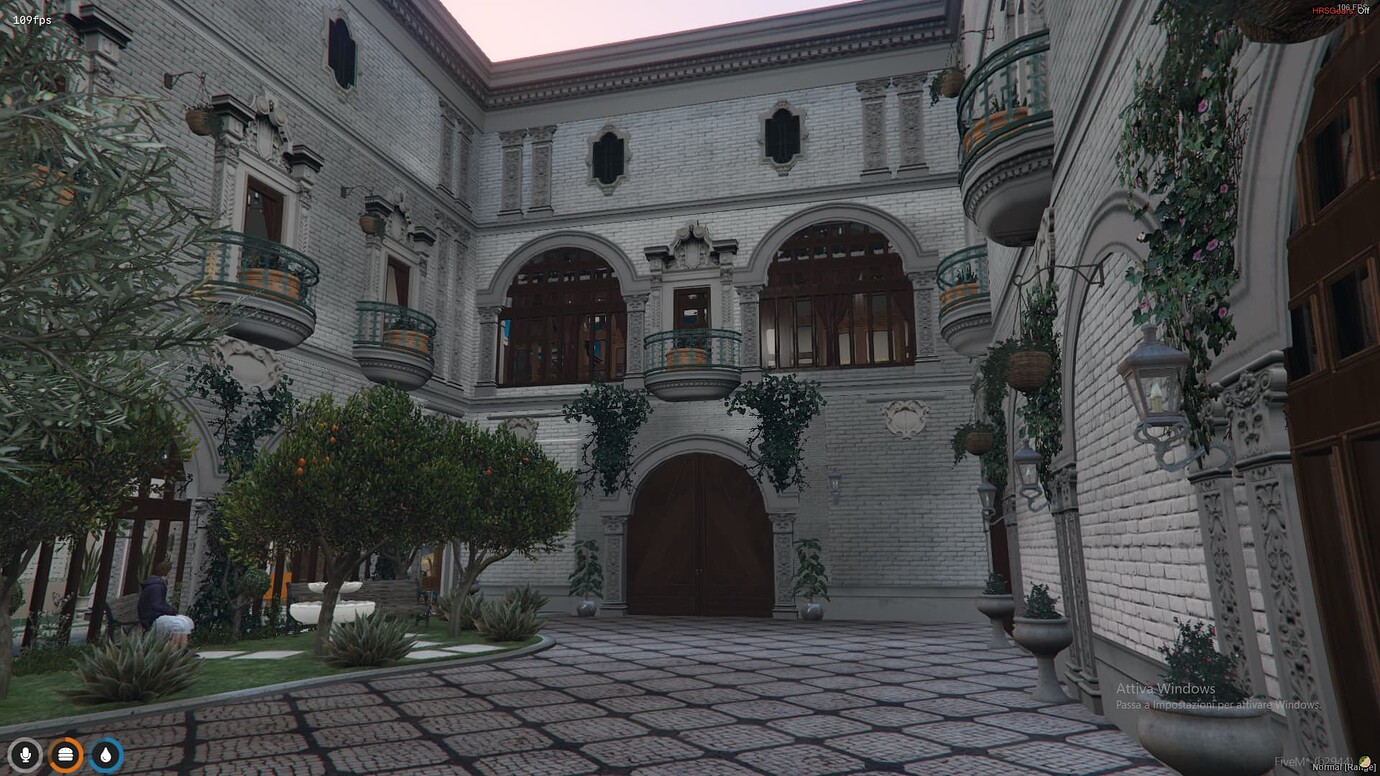1380x776 pixels.
Task: Toggle the Off status next to HRSGears
Action: (x=1363, y=12)
